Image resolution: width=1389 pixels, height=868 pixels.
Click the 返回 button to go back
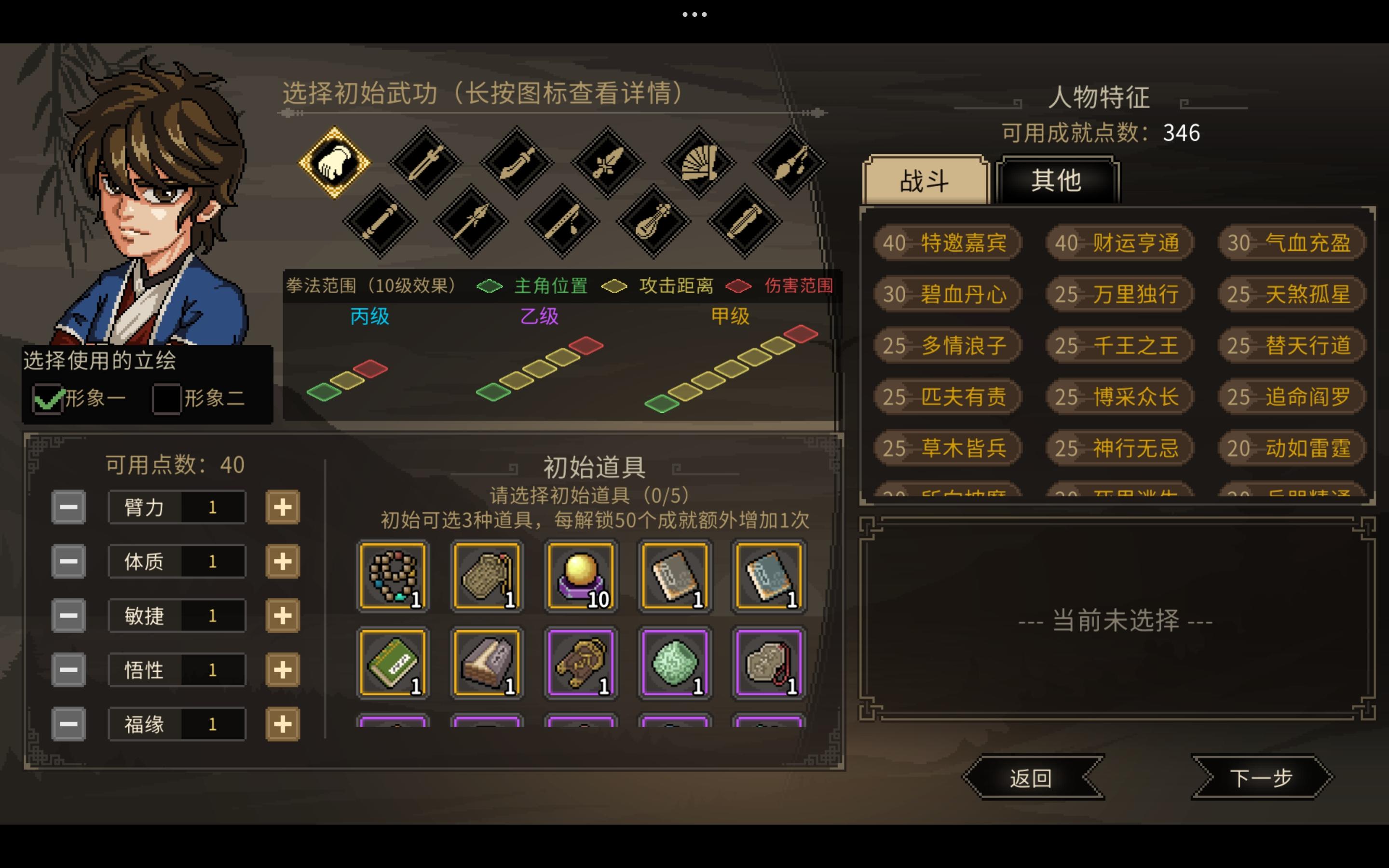[x=1033, y=779]
